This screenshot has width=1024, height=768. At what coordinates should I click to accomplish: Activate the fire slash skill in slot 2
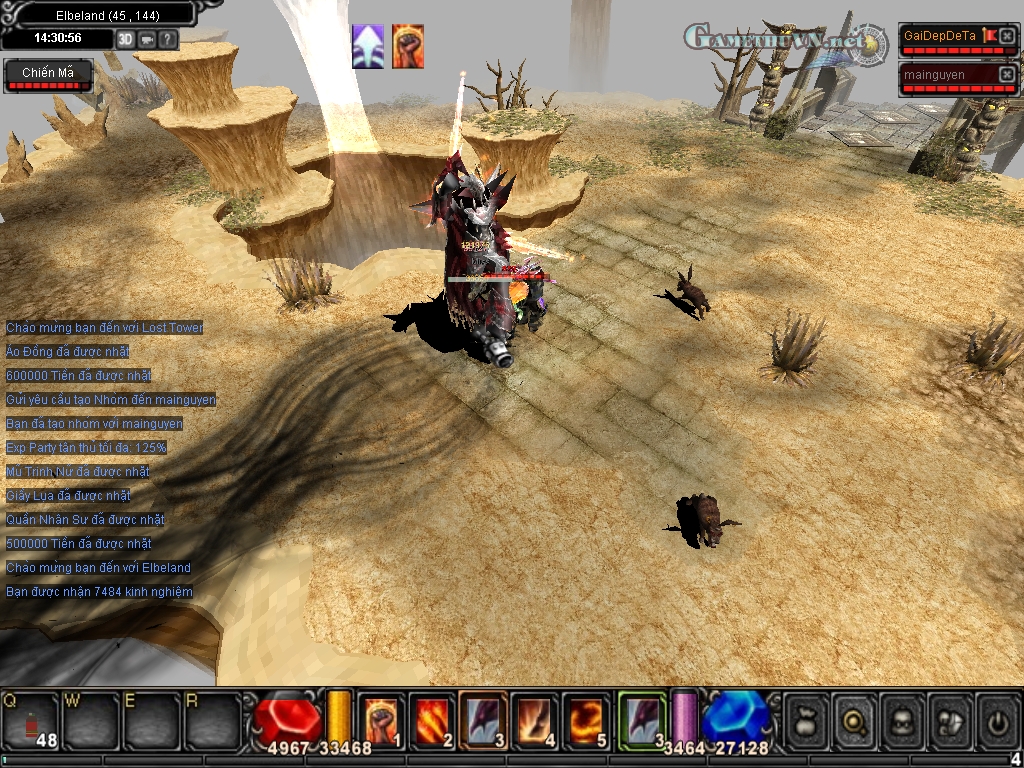(x=432, y=718)
